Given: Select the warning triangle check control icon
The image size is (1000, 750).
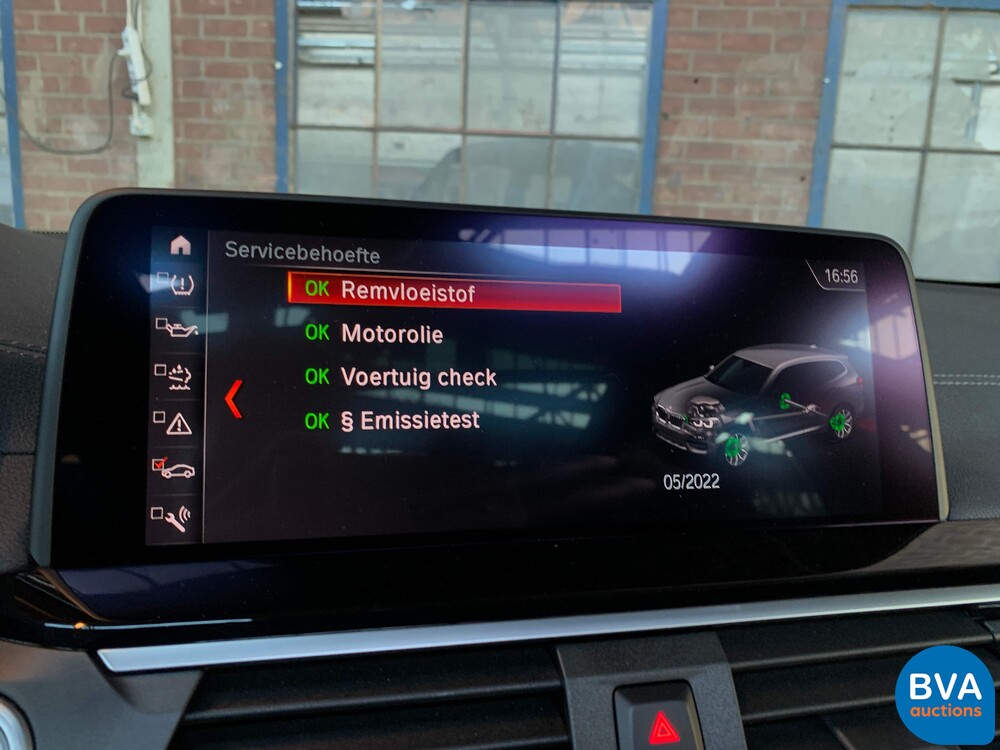Looking at the screenshot, I should click(176, 422).
